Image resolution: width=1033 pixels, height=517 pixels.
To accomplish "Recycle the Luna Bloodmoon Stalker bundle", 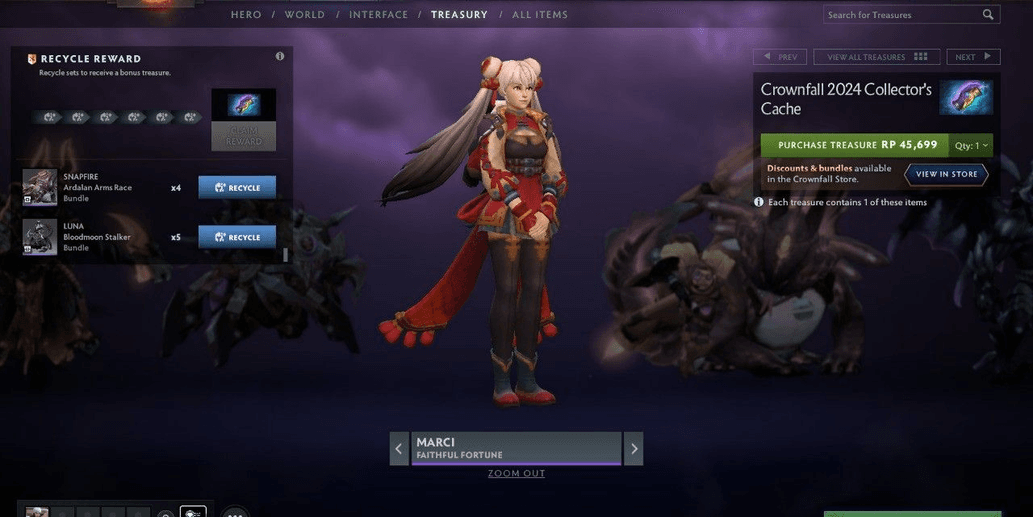I will click(237, 237).
